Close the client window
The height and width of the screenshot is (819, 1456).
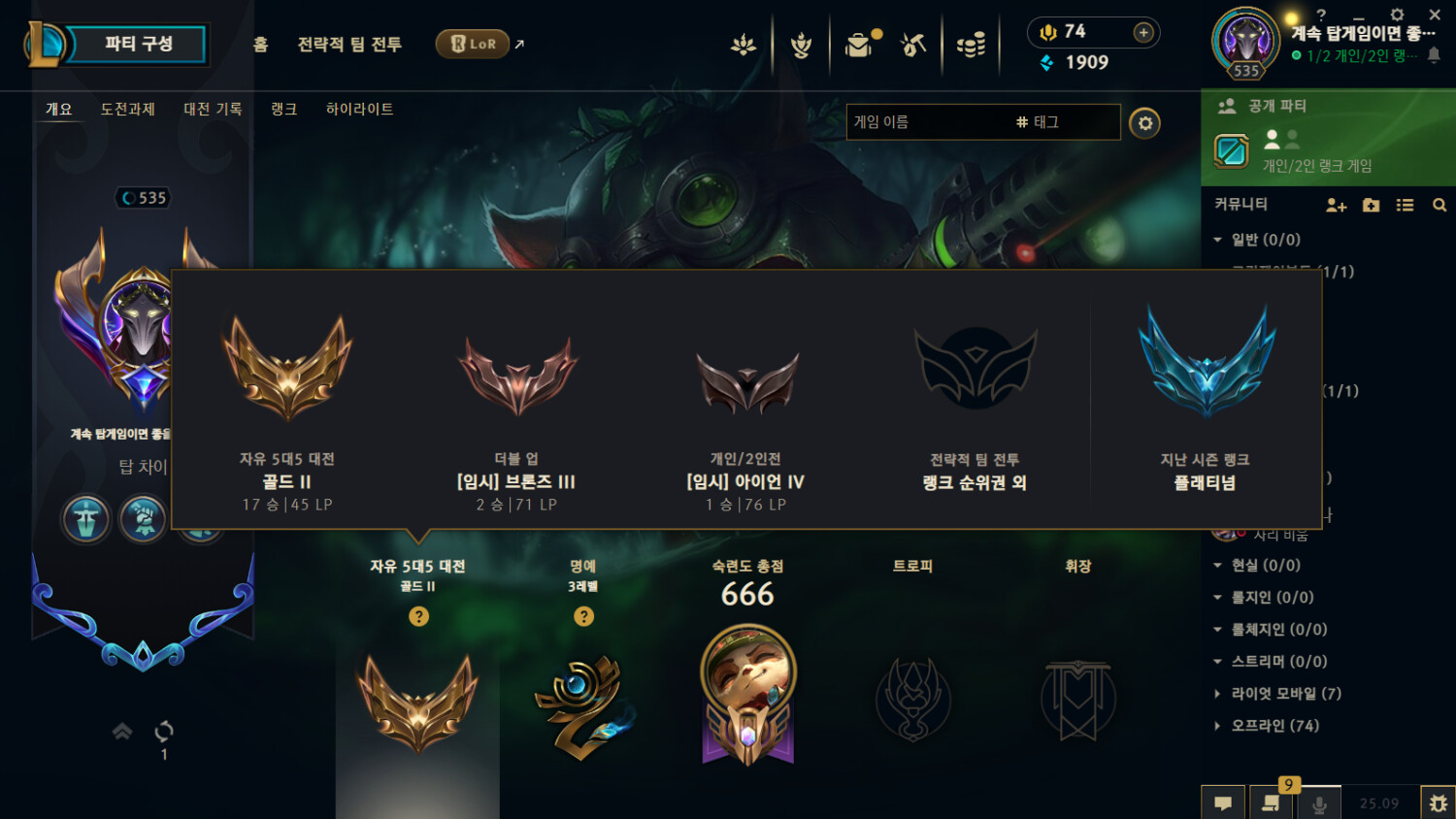pyautogui.click(x=1435, y=15)
